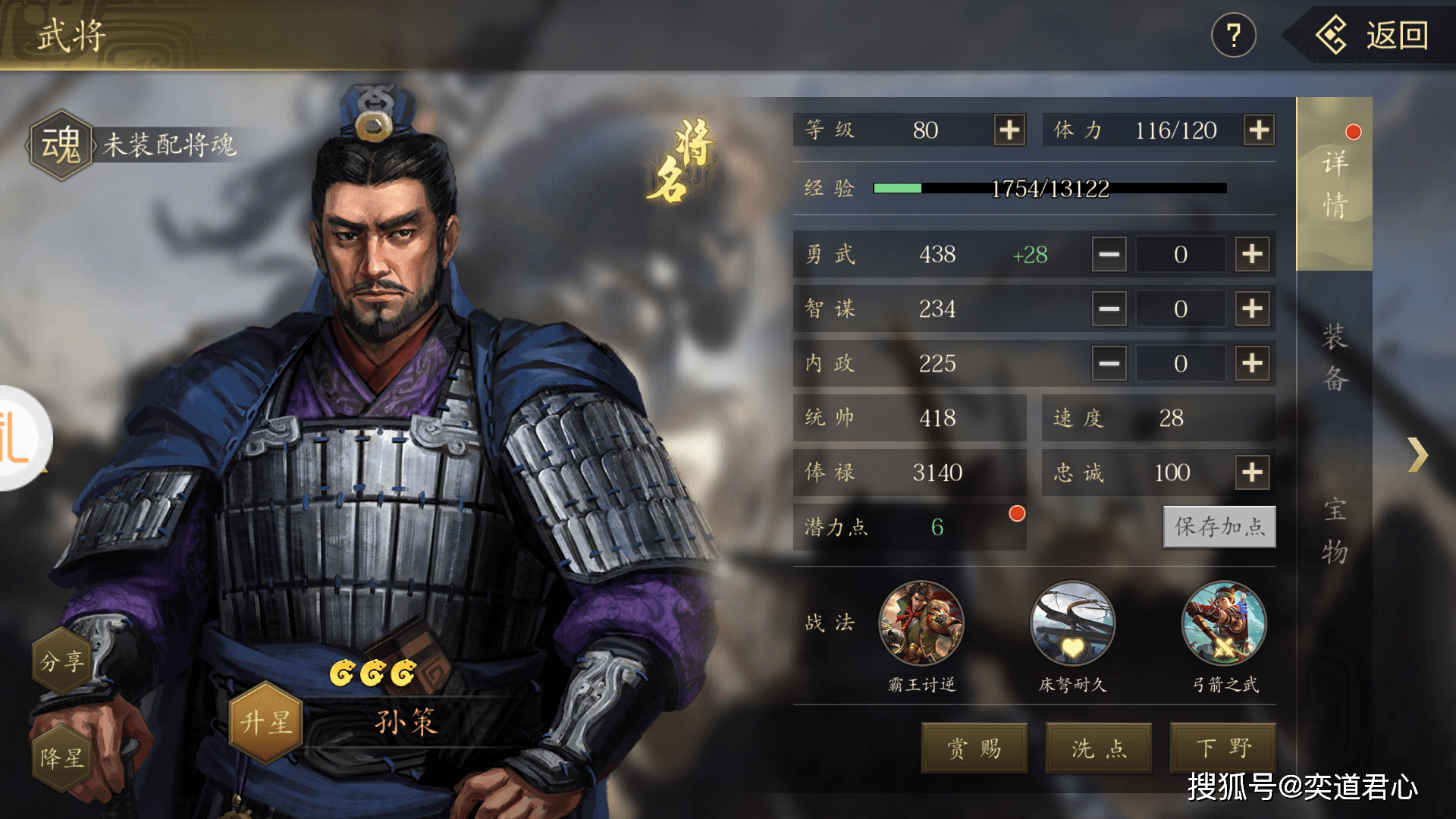Click the 返回 back button

pos(1373,36)
